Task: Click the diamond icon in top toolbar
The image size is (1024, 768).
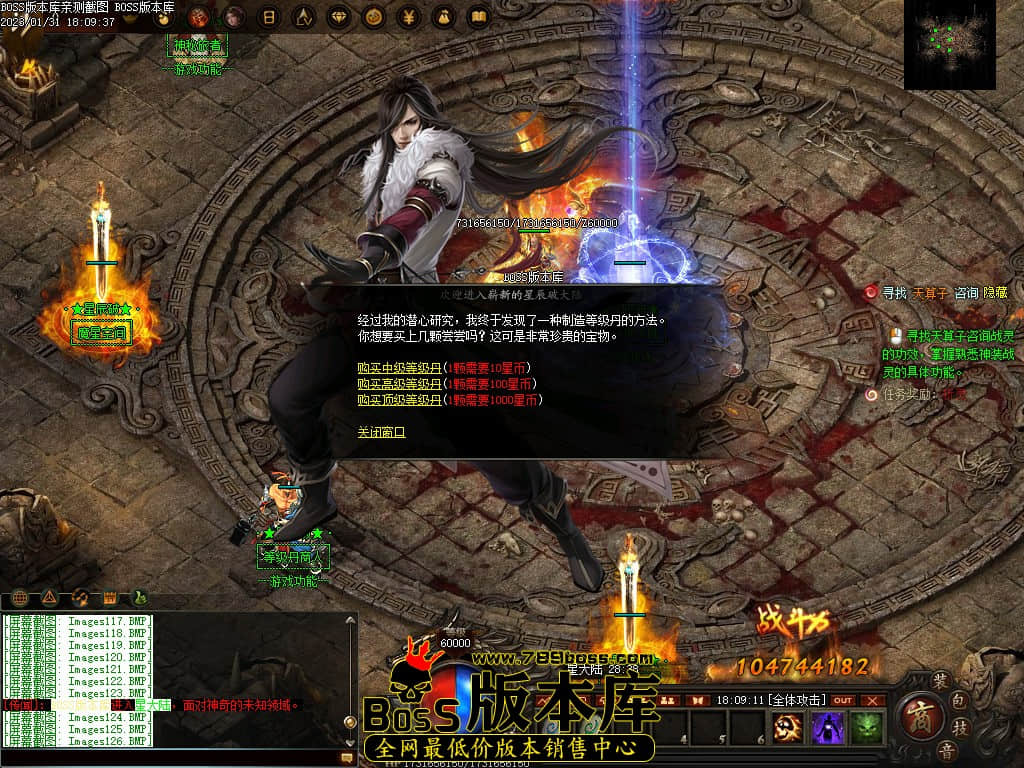Action: [x=337, y=17]
